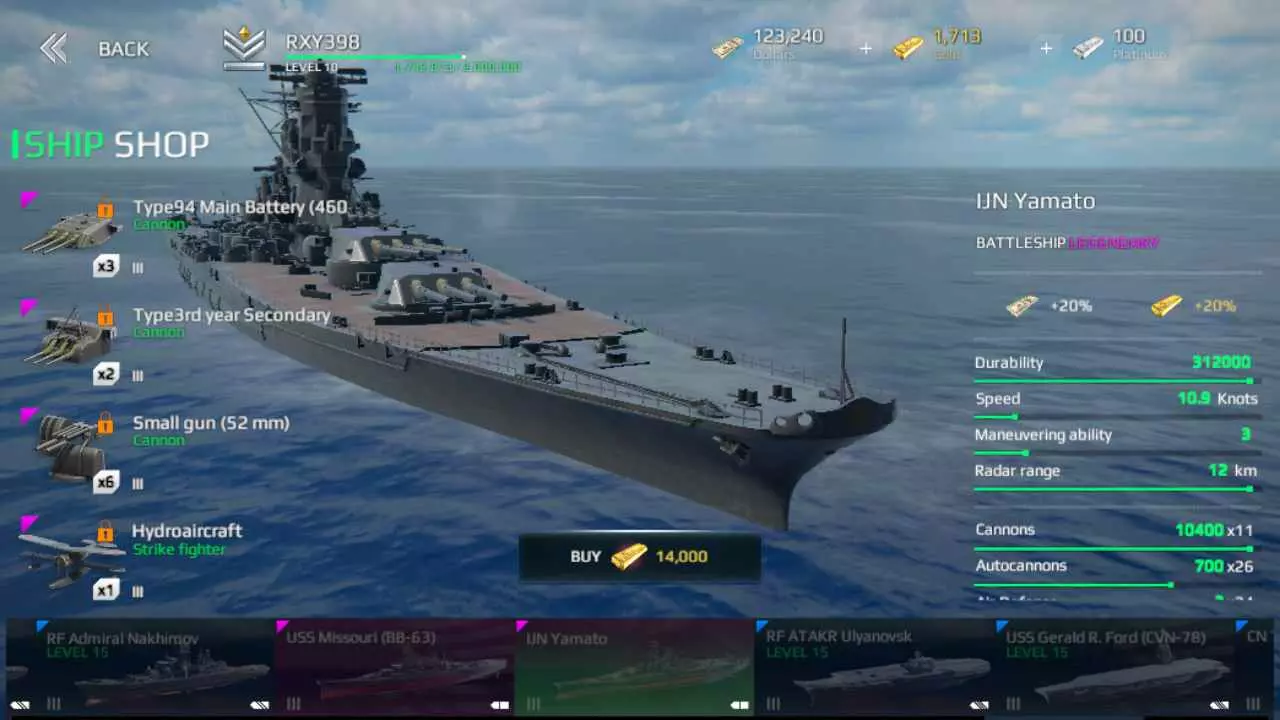The width and height of the screenshot is (1280, 720).
Task: Tap the lock on the Small gun slot
Action: (107, 424)
